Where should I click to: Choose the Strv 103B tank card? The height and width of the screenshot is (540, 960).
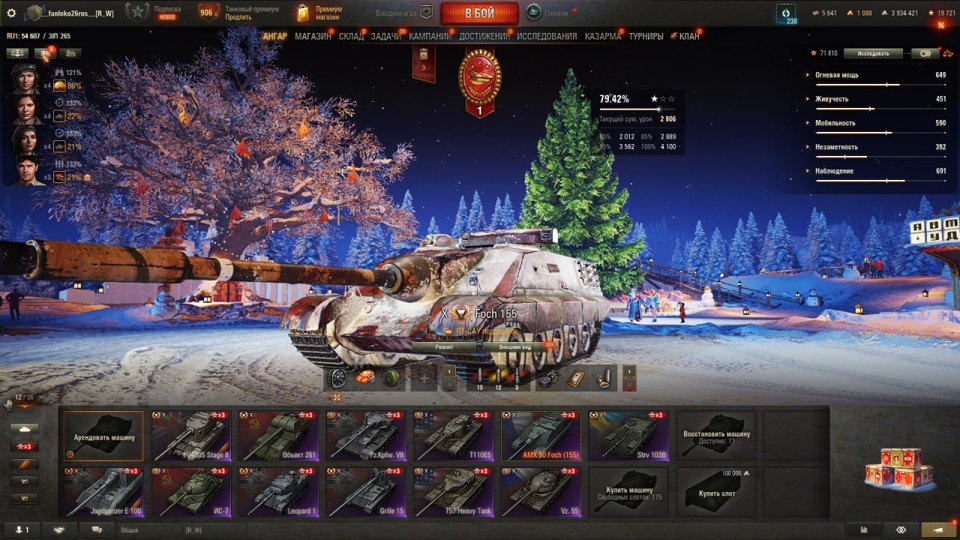click(x=629, y=435)
